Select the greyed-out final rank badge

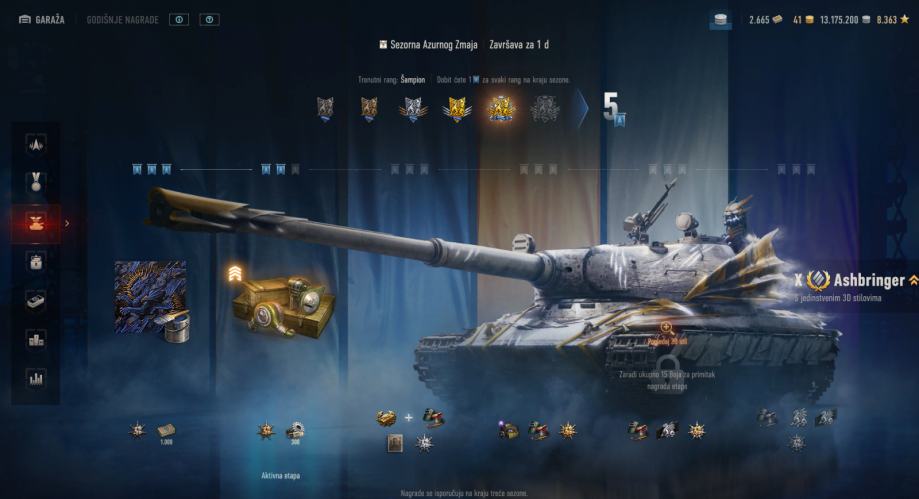tap(545, 108)
